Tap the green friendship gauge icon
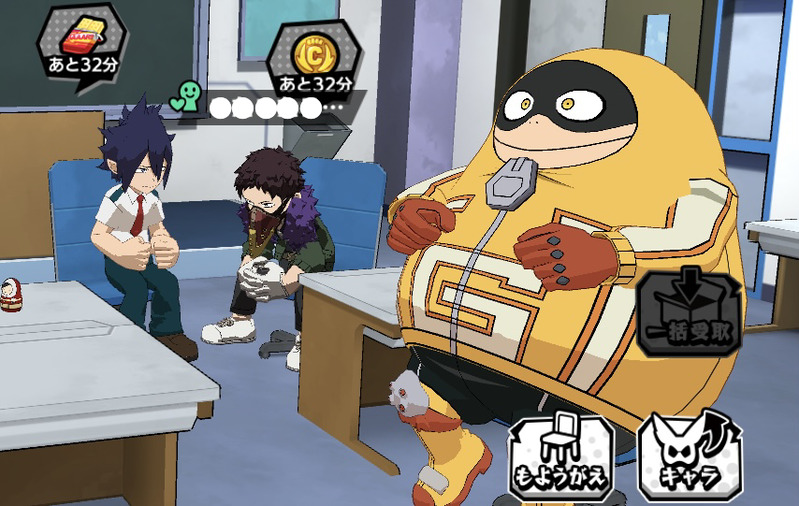Viewport: 799px width, 506px height. point(186,98)
